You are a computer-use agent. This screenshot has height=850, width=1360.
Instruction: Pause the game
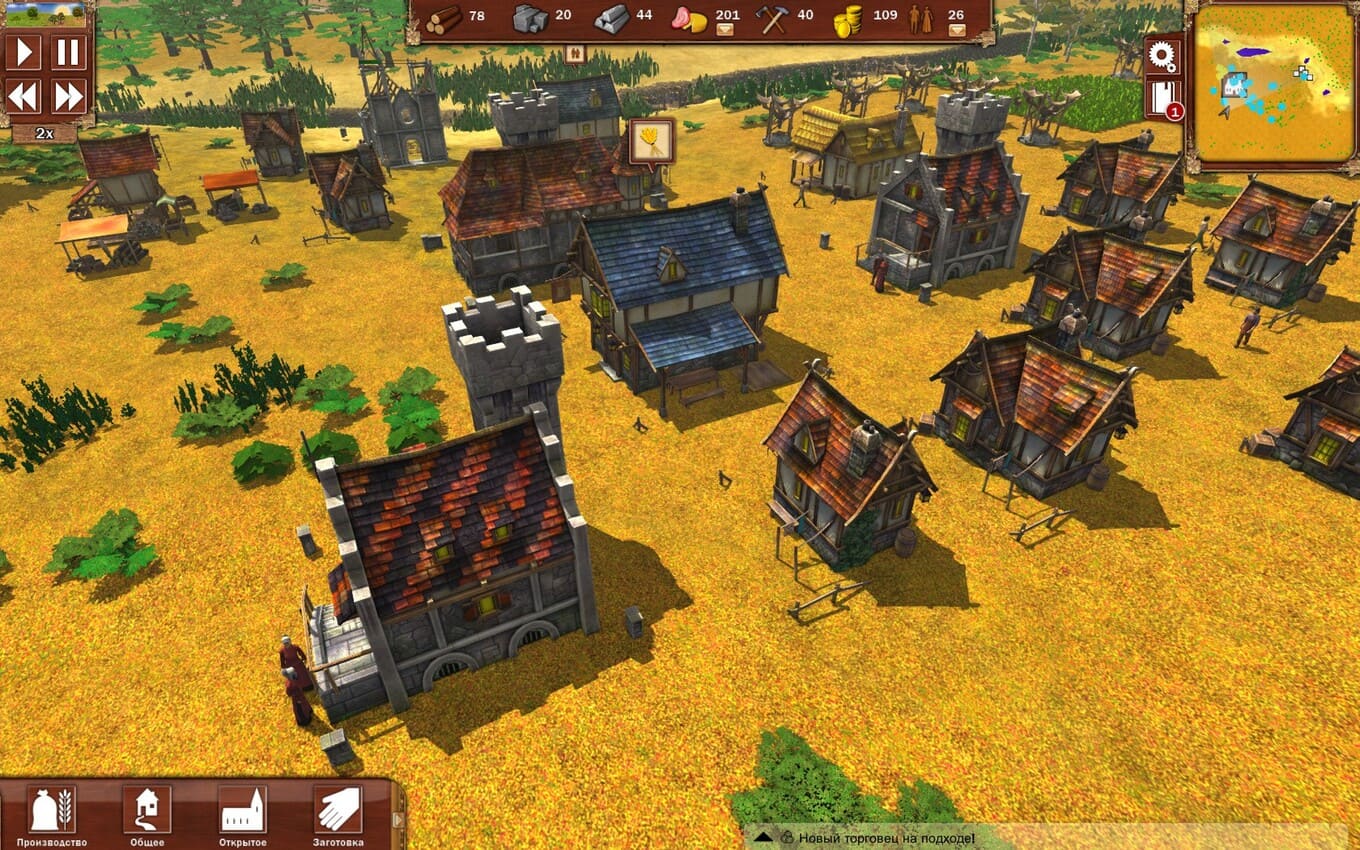pos(68,52)
